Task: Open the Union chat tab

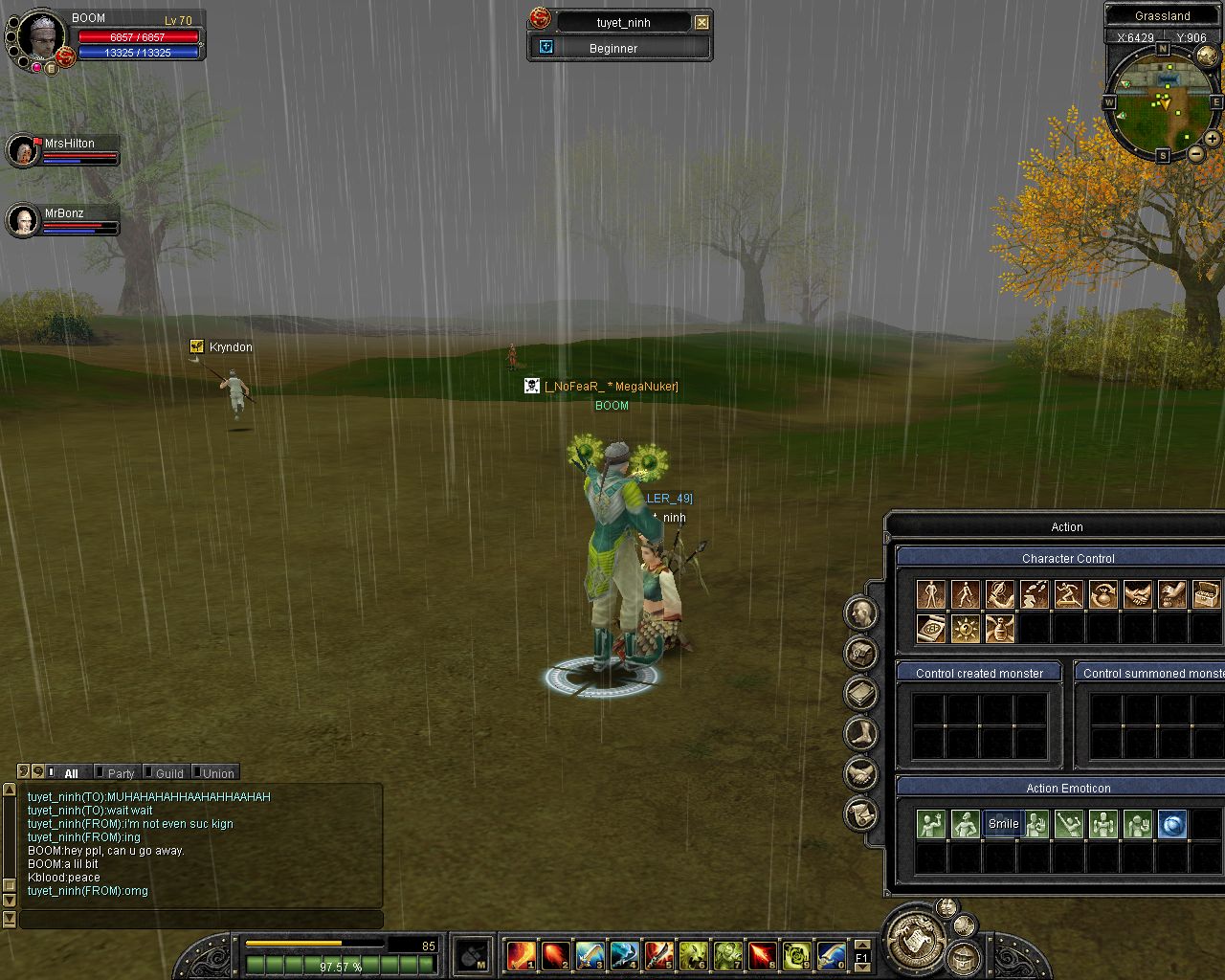Action: (217, 773)
